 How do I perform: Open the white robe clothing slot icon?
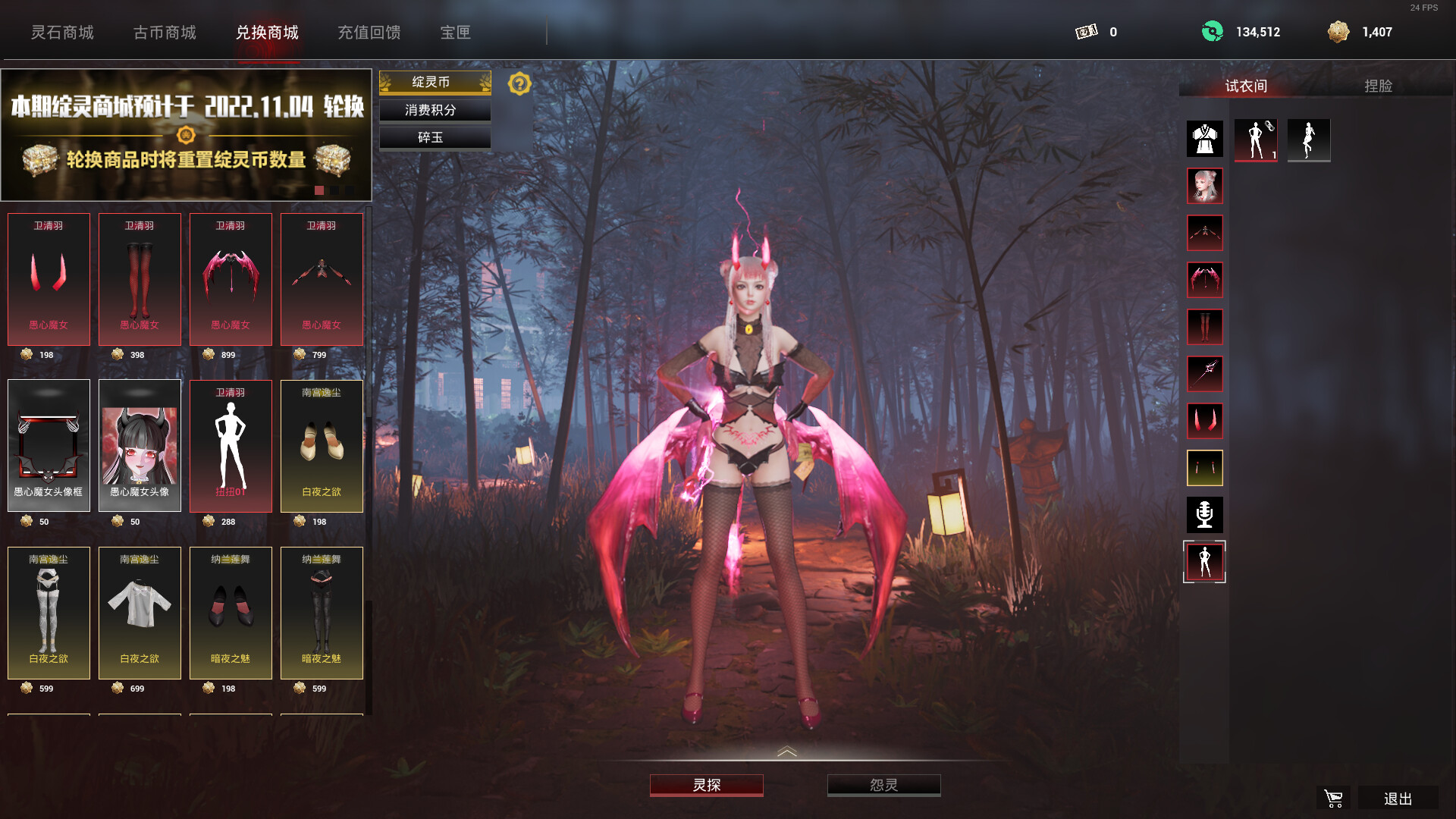coord(1205,138)
